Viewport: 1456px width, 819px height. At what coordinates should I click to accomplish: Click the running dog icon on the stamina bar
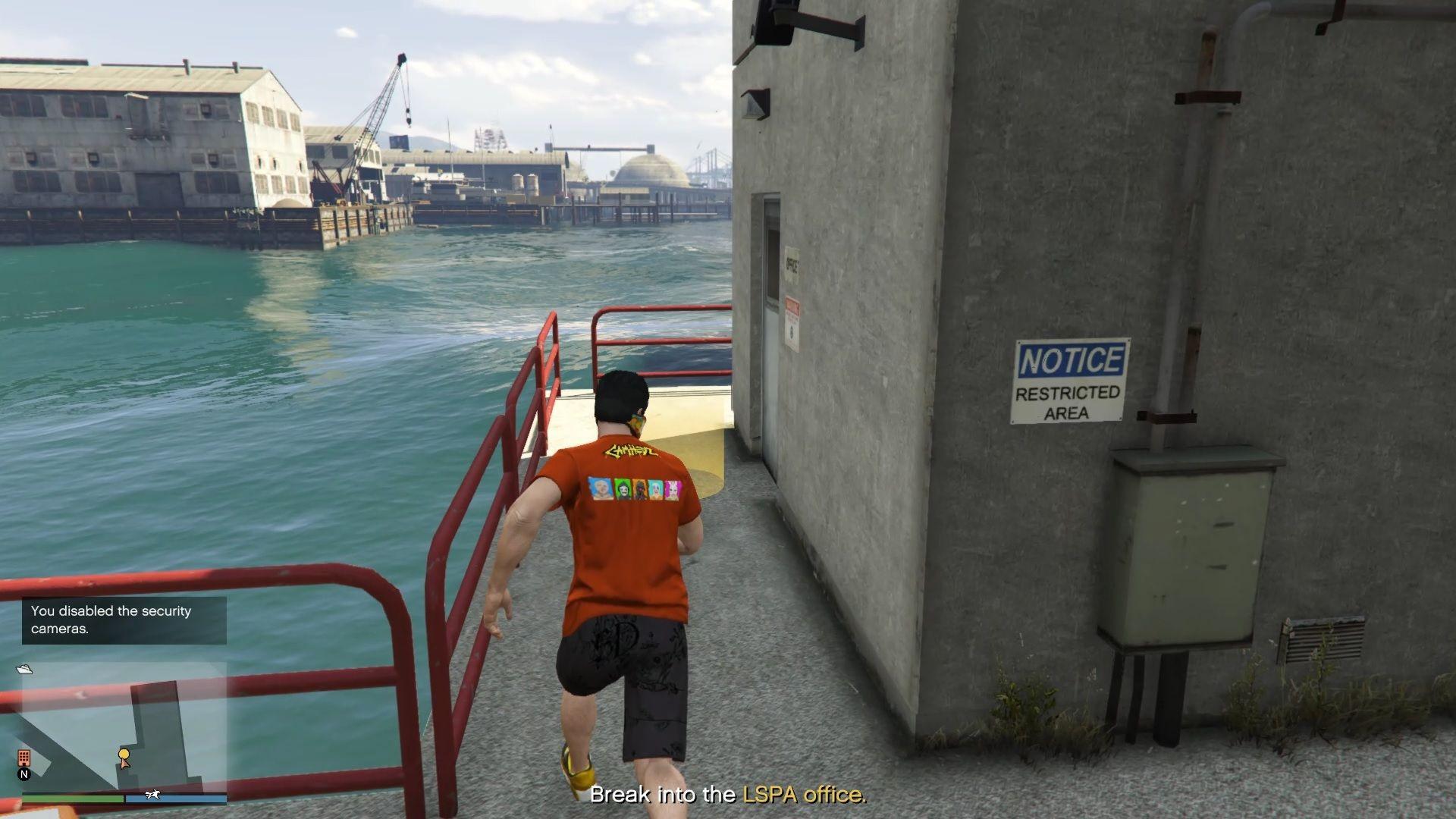[152, 794]
